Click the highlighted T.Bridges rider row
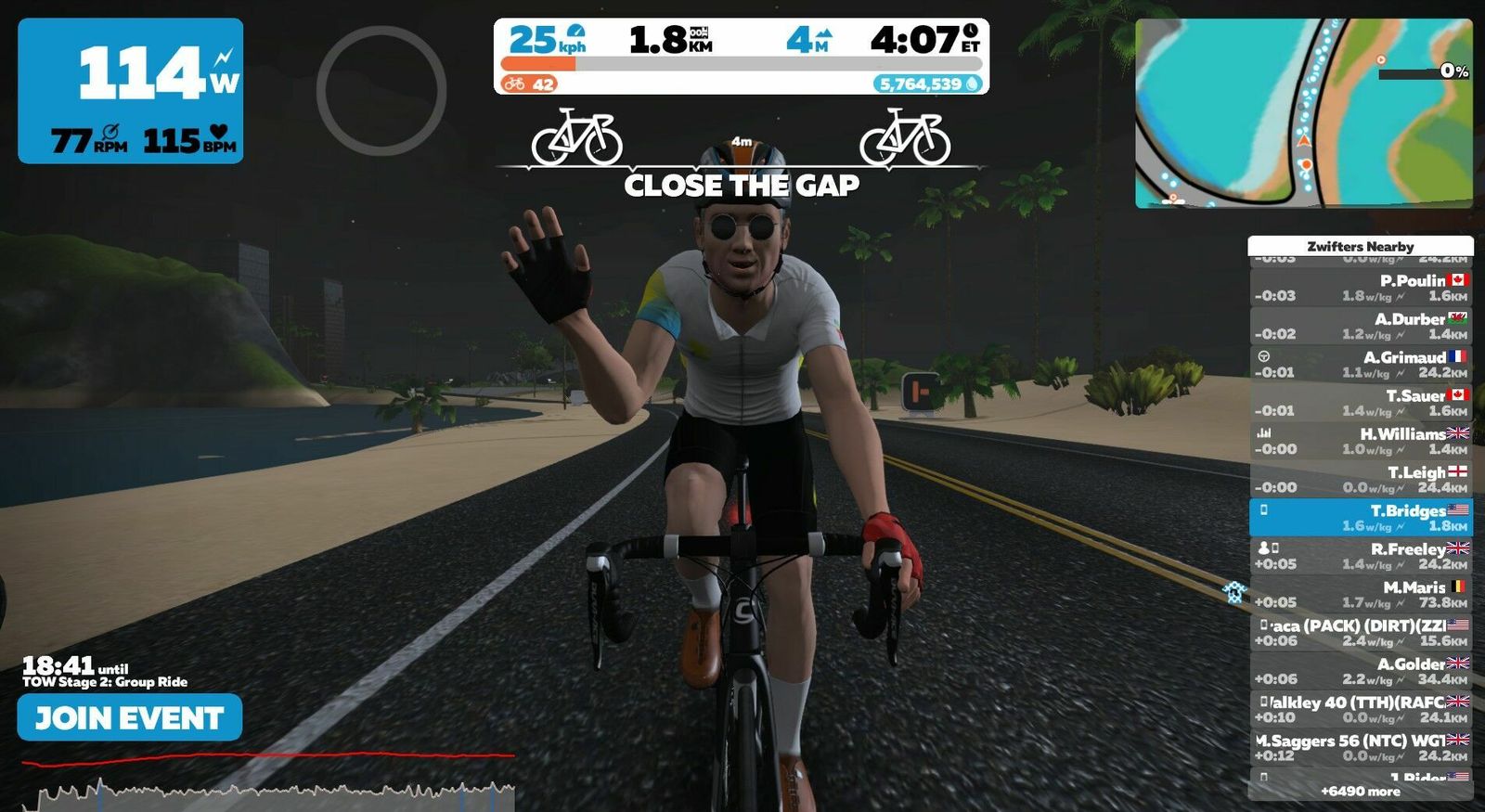The height and width of the screenshot is (812, 1485). (1360, 518)
